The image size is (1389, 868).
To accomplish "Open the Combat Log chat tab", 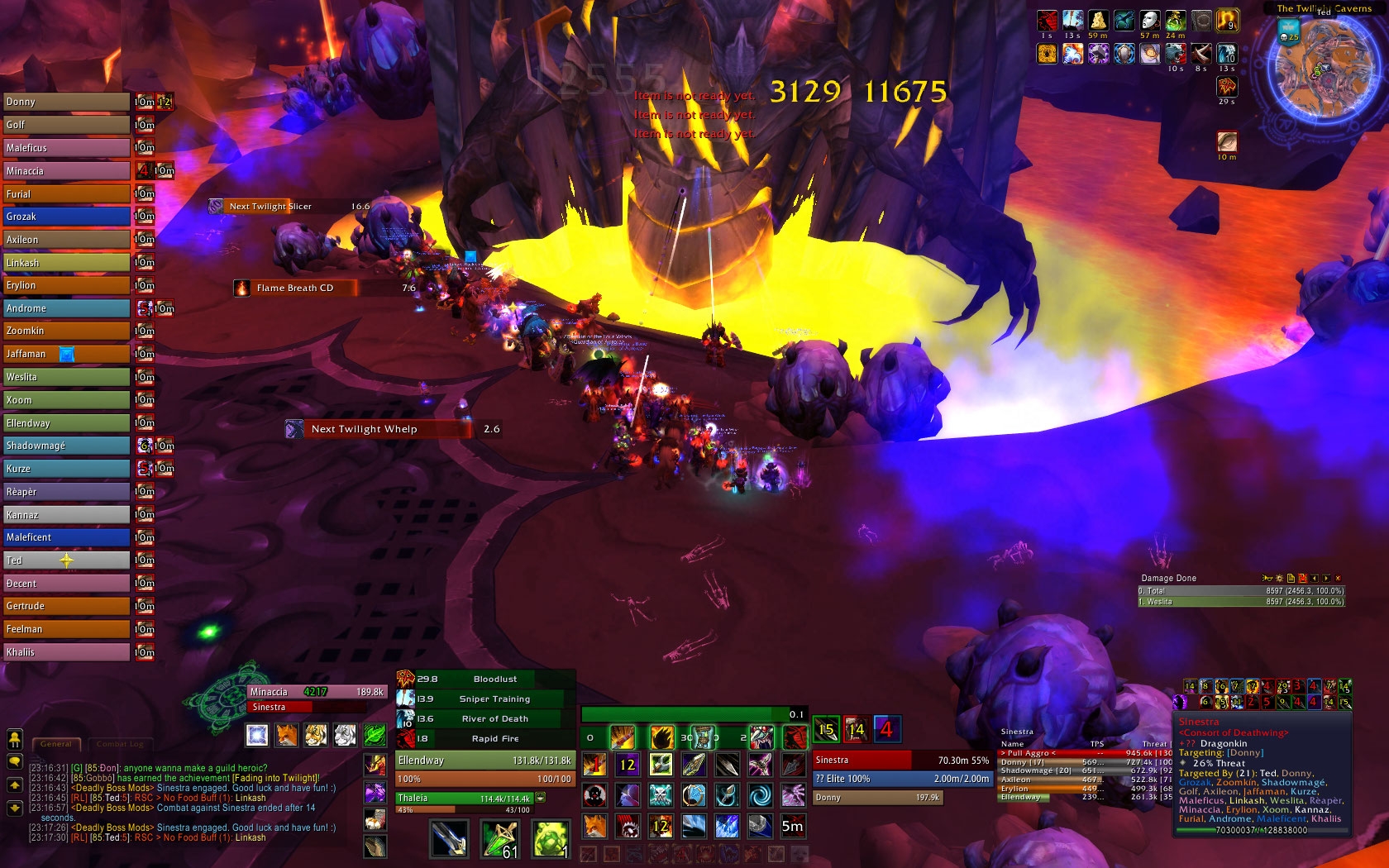I will 120,744.
